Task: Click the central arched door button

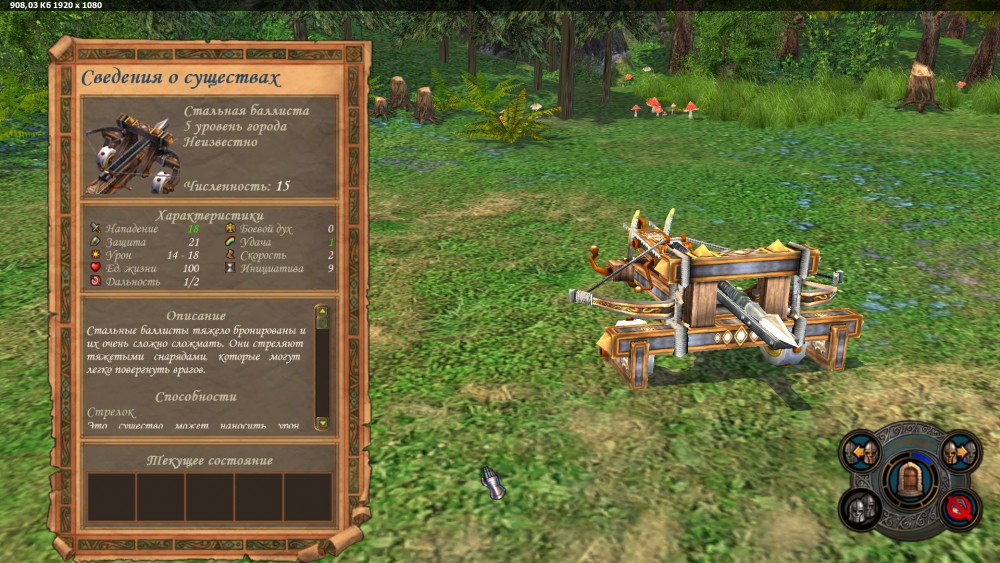Action: 911,480
